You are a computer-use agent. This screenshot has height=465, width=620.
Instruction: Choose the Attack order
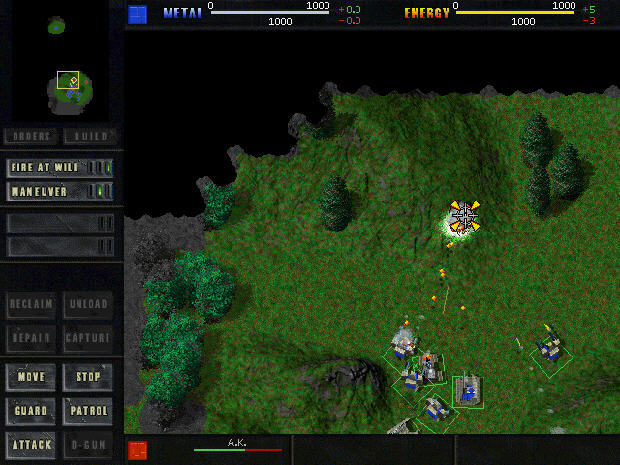click(31, 443)
